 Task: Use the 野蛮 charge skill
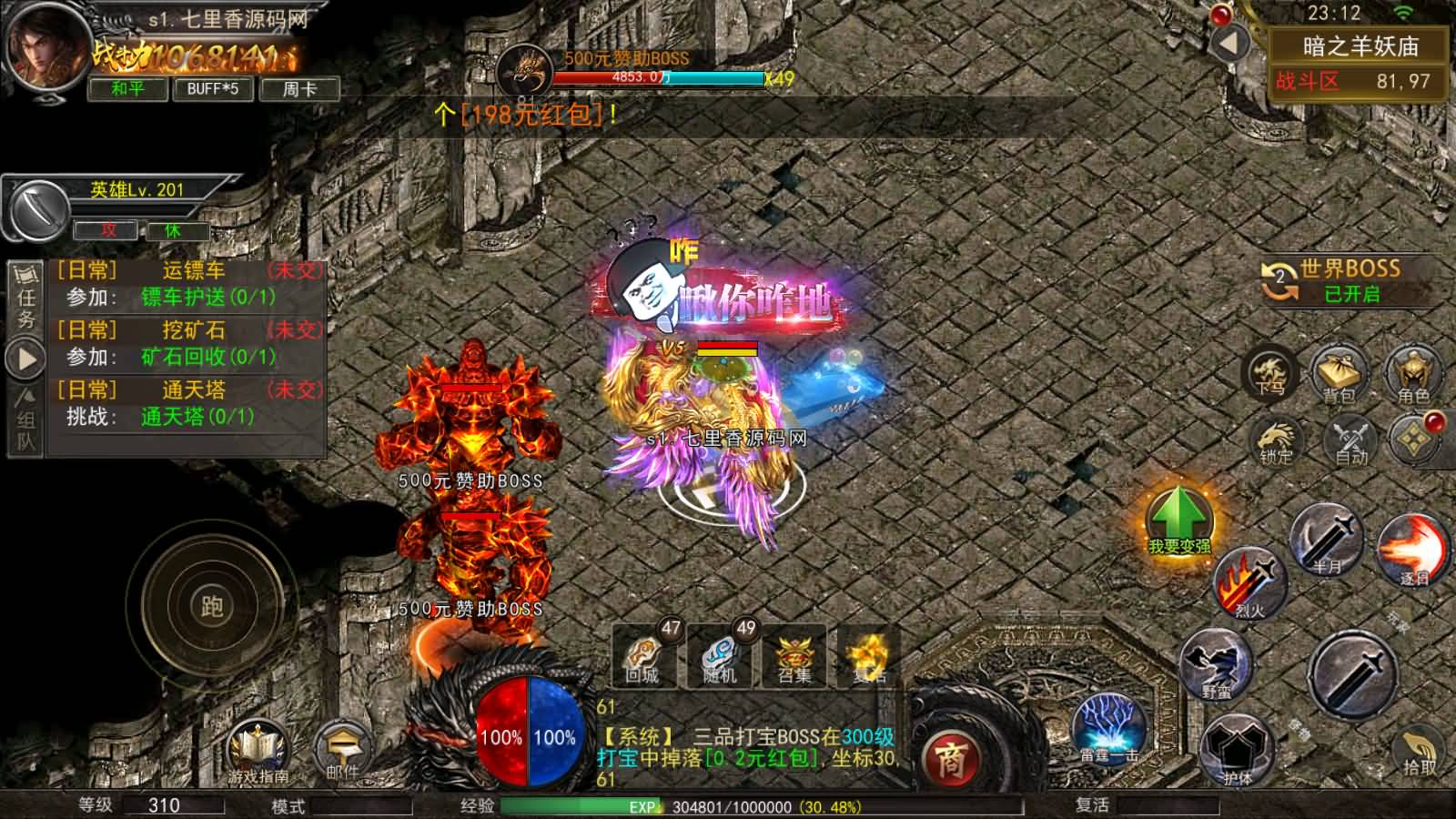click(1216, 662)
